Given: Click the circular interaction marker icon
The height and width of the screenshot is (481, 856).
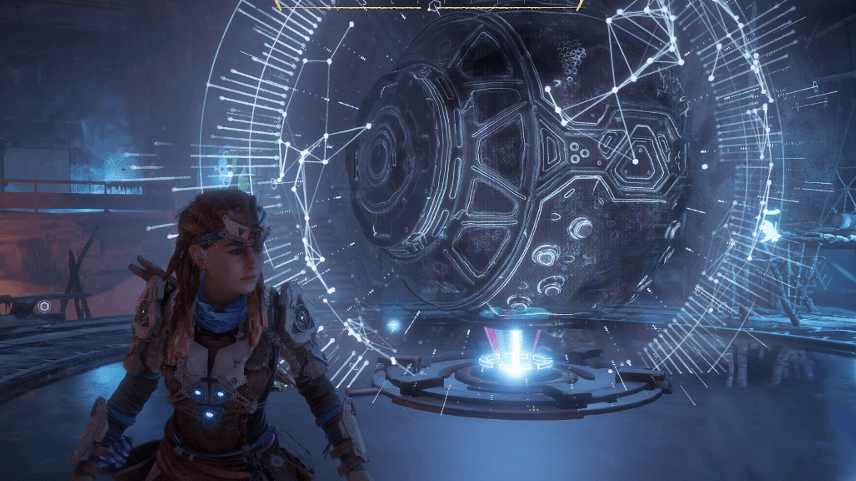Looking at the screenshot, I should coord(44,306).
